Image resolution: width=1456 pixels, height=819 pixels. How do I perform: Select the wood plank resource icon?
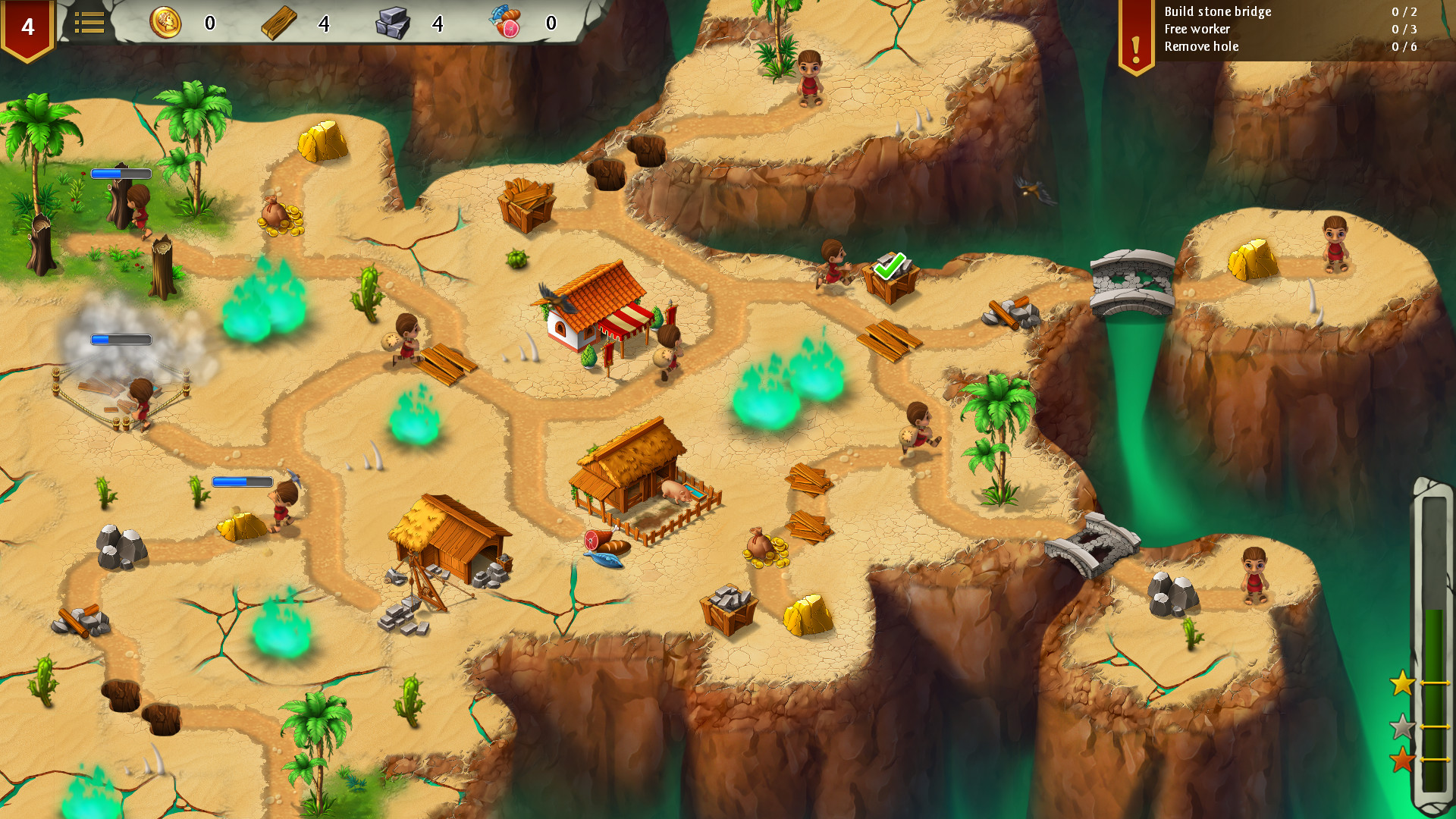coord(281,23)
